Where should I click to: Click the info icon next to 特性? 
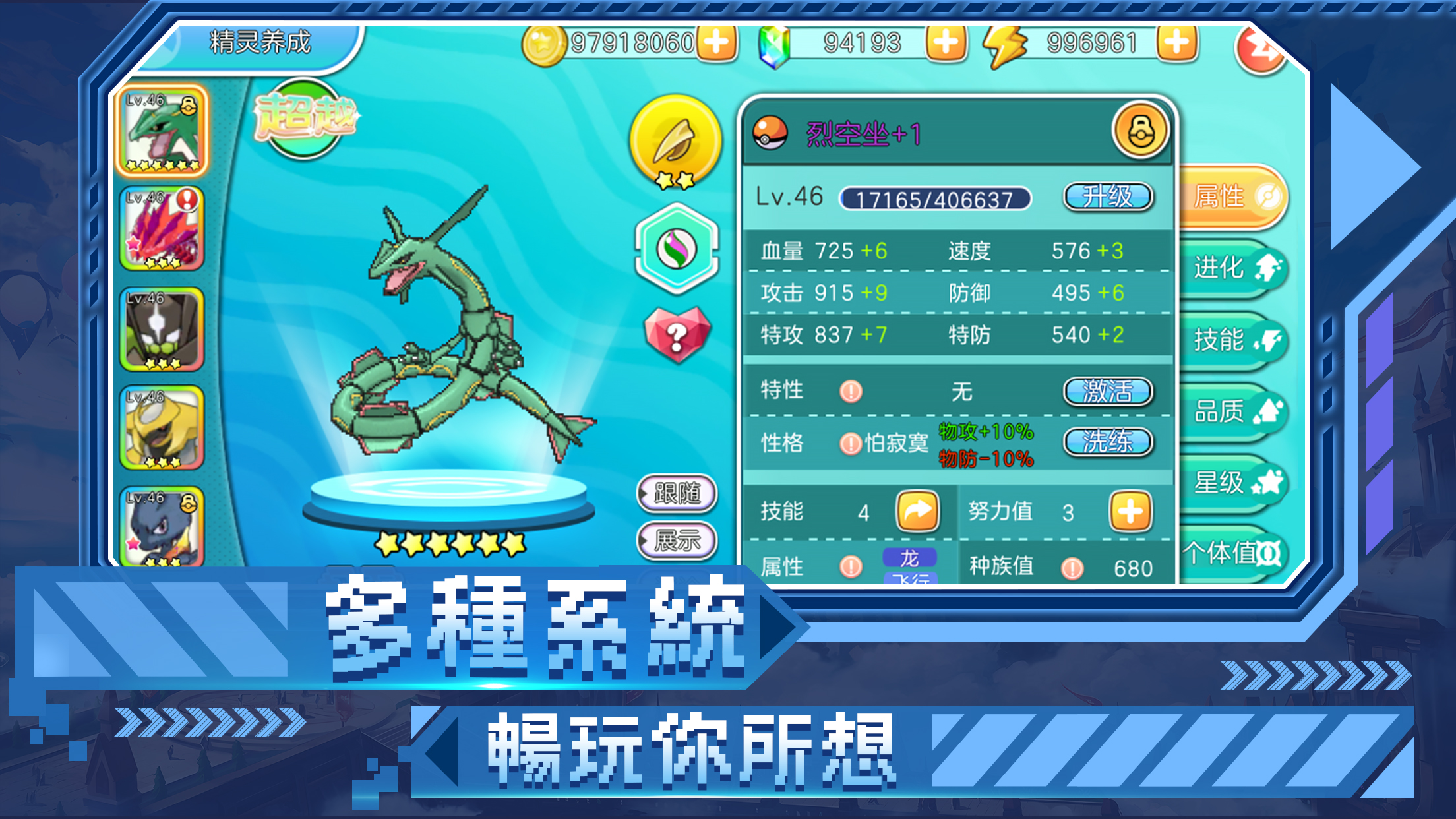click(x=850, y=390)
